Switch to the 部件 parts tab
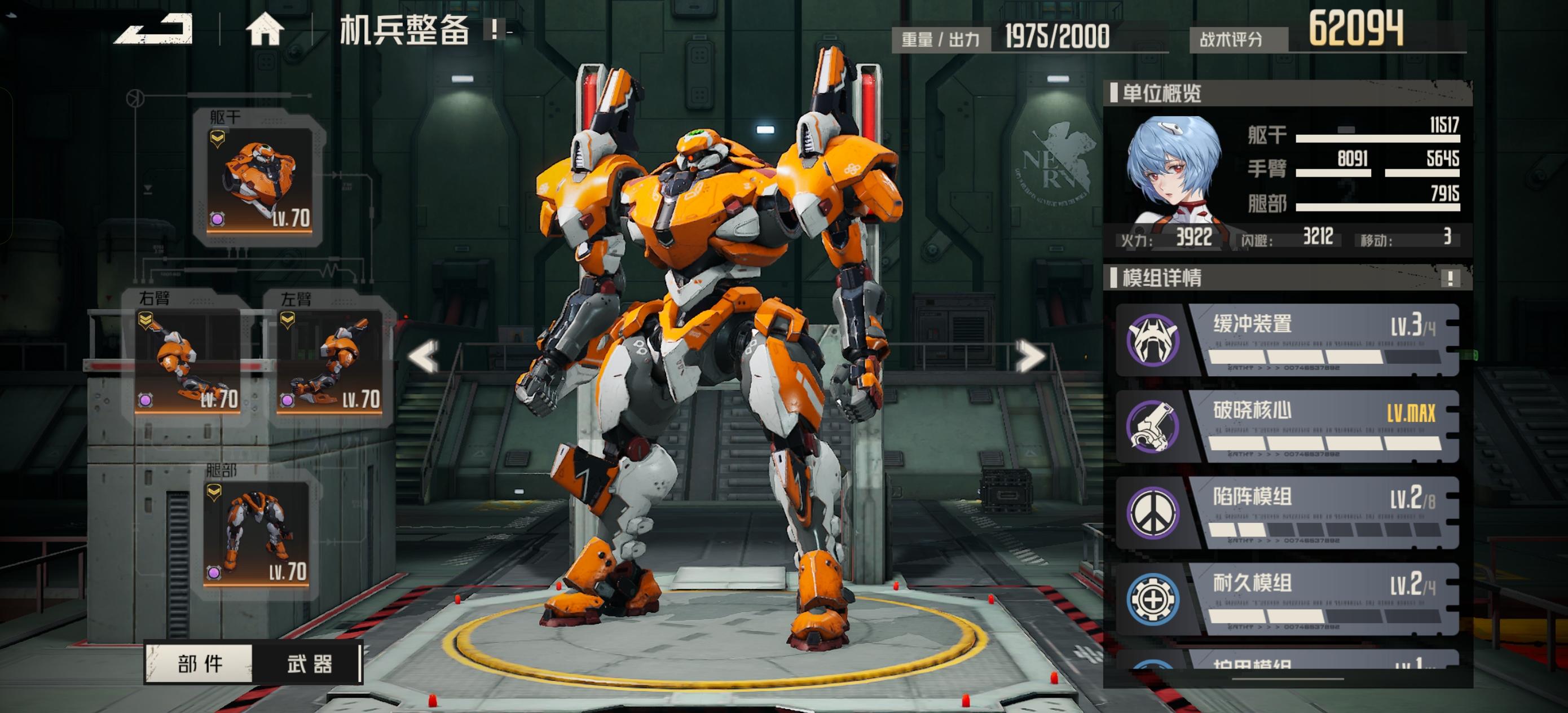The image size is (1568, 713). point(200,663)
